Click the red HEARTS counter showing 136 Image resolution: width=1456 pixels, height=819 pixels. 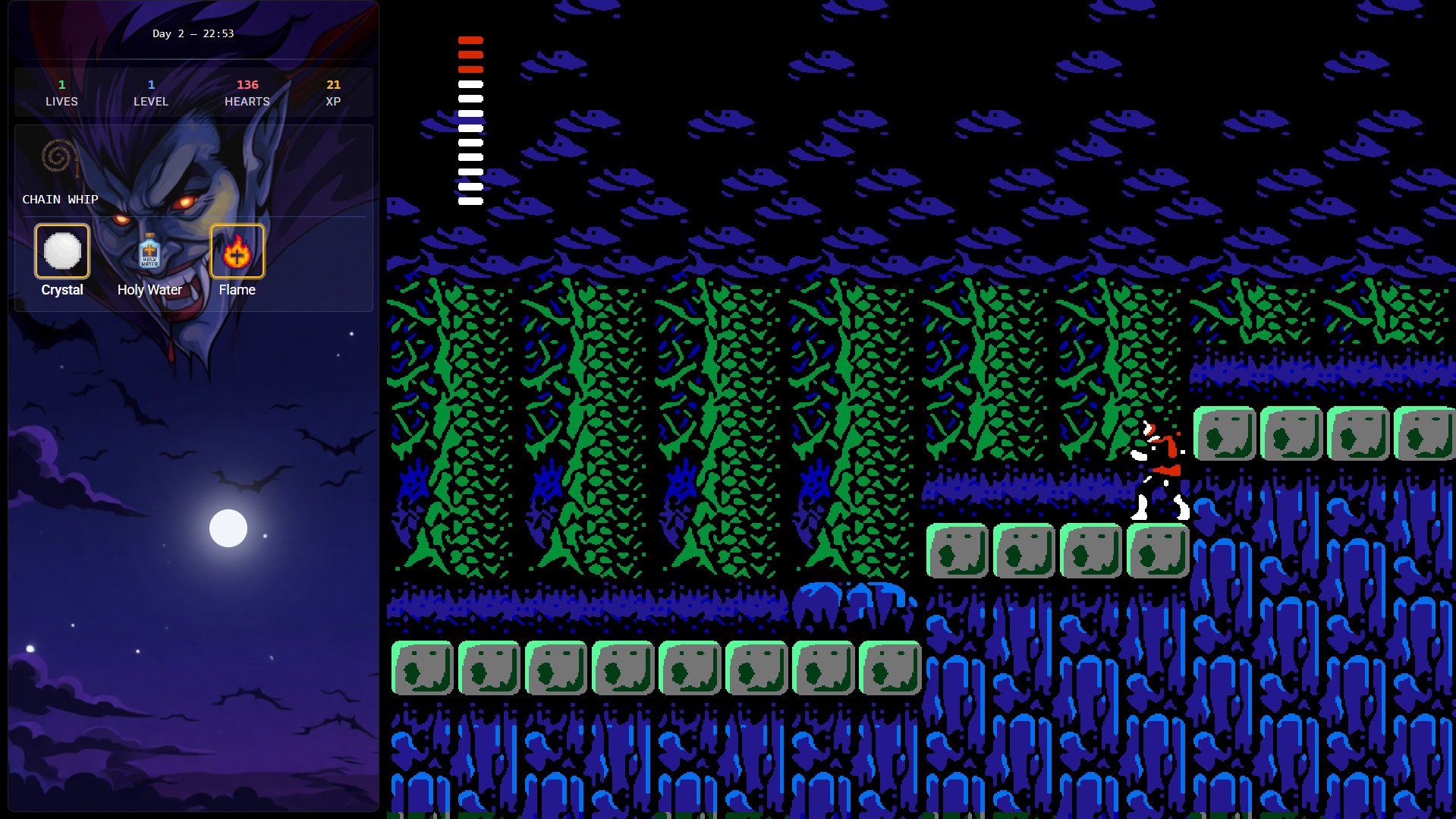coord(247,92)
